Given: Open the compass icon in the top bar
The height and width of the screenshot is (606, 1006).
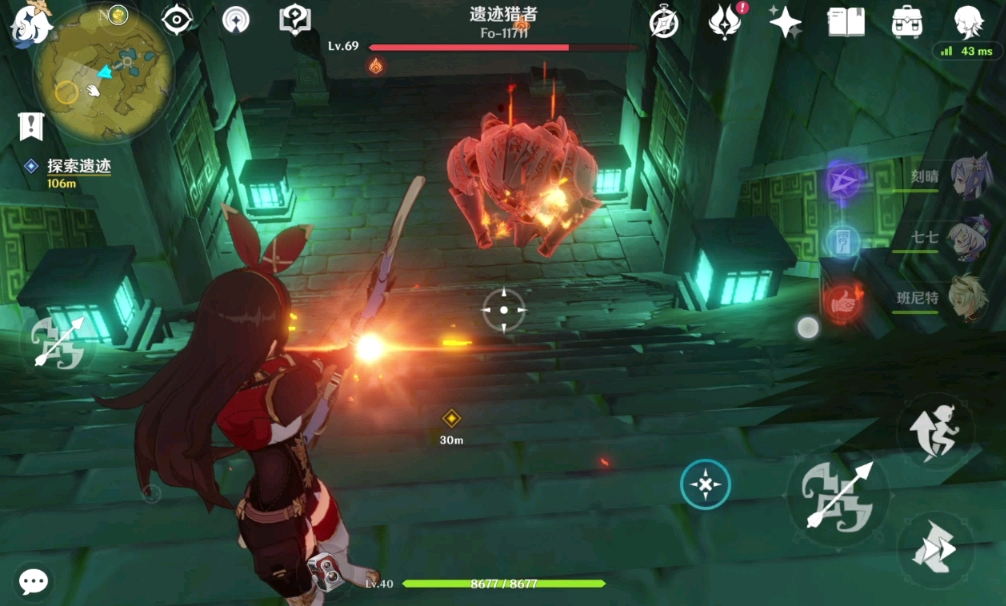Looking at the screenshot, I should point(663,22).
